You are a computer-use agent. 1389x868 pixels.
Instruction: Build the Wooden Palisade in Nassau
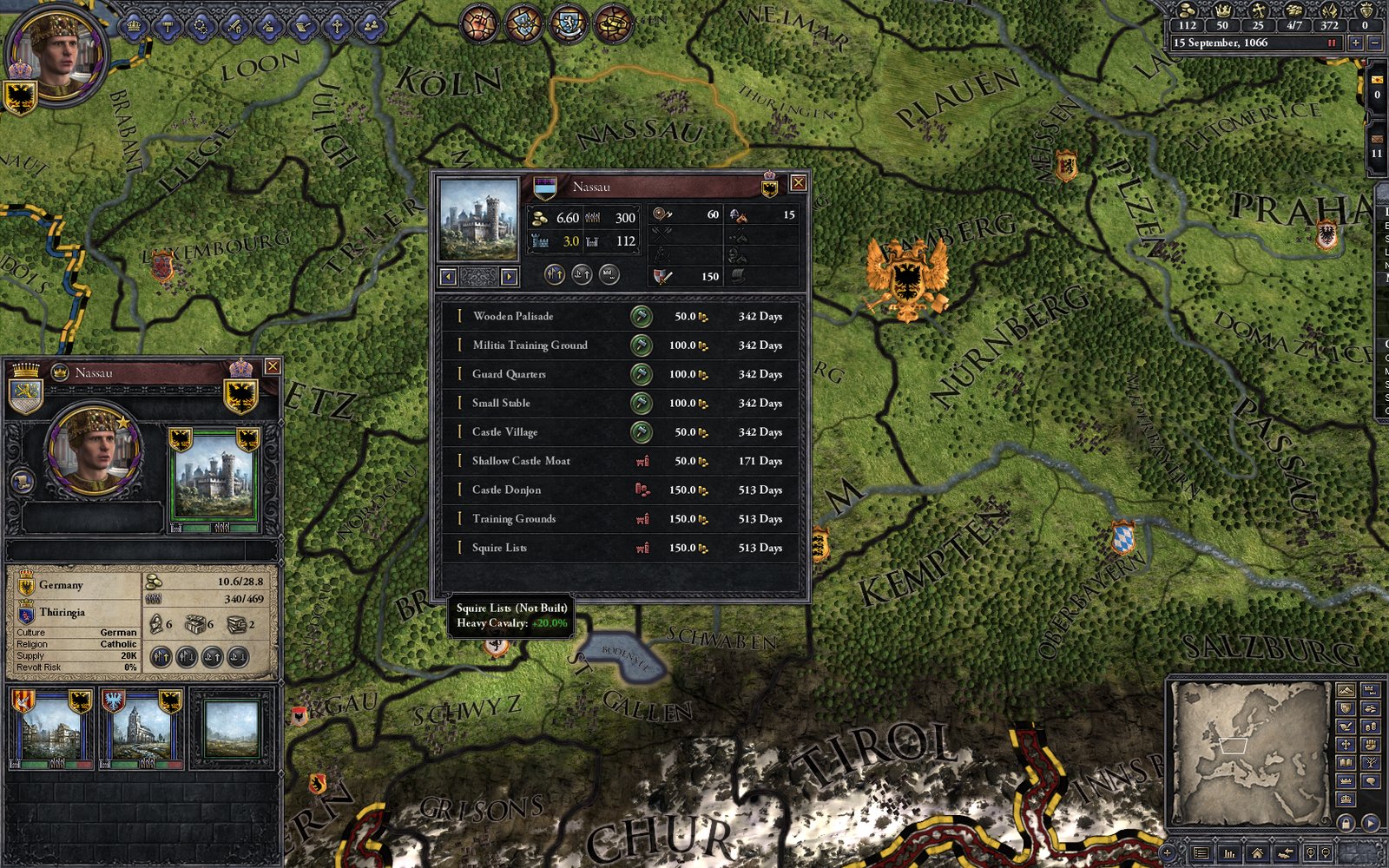click(641, 316)
